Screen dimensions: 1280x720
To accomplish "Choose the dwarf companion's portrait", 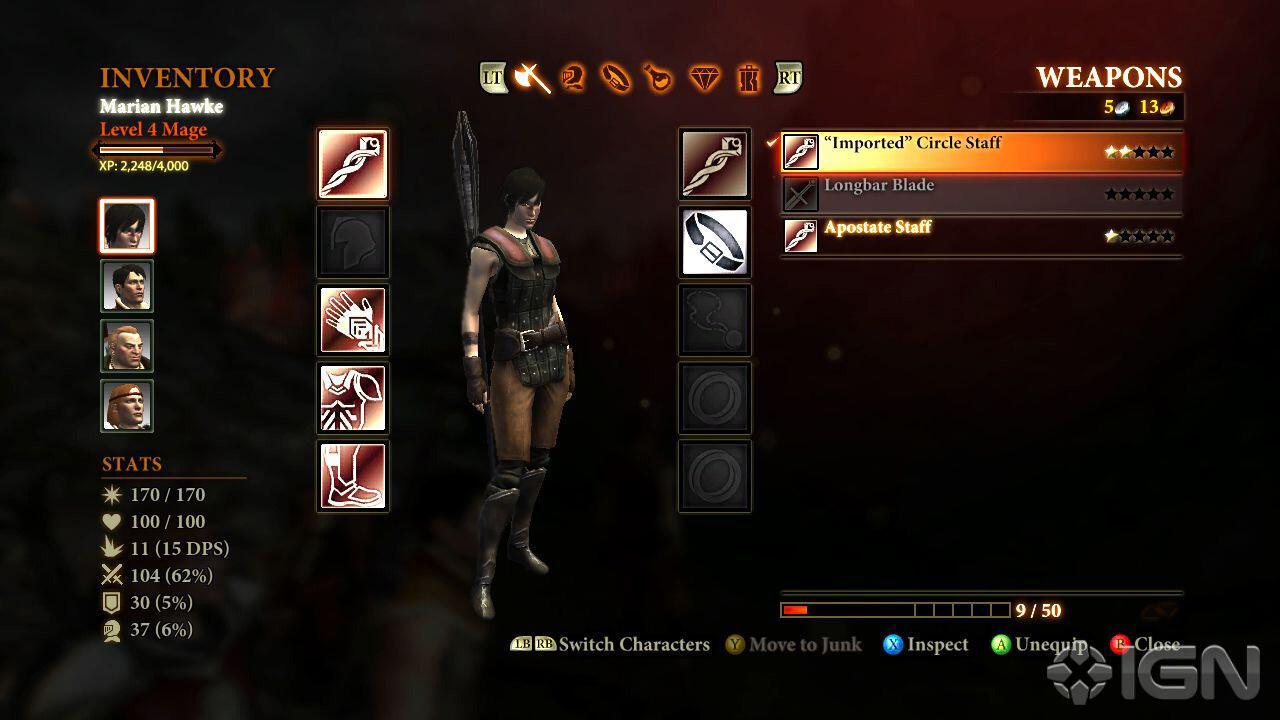I will 127,346.
